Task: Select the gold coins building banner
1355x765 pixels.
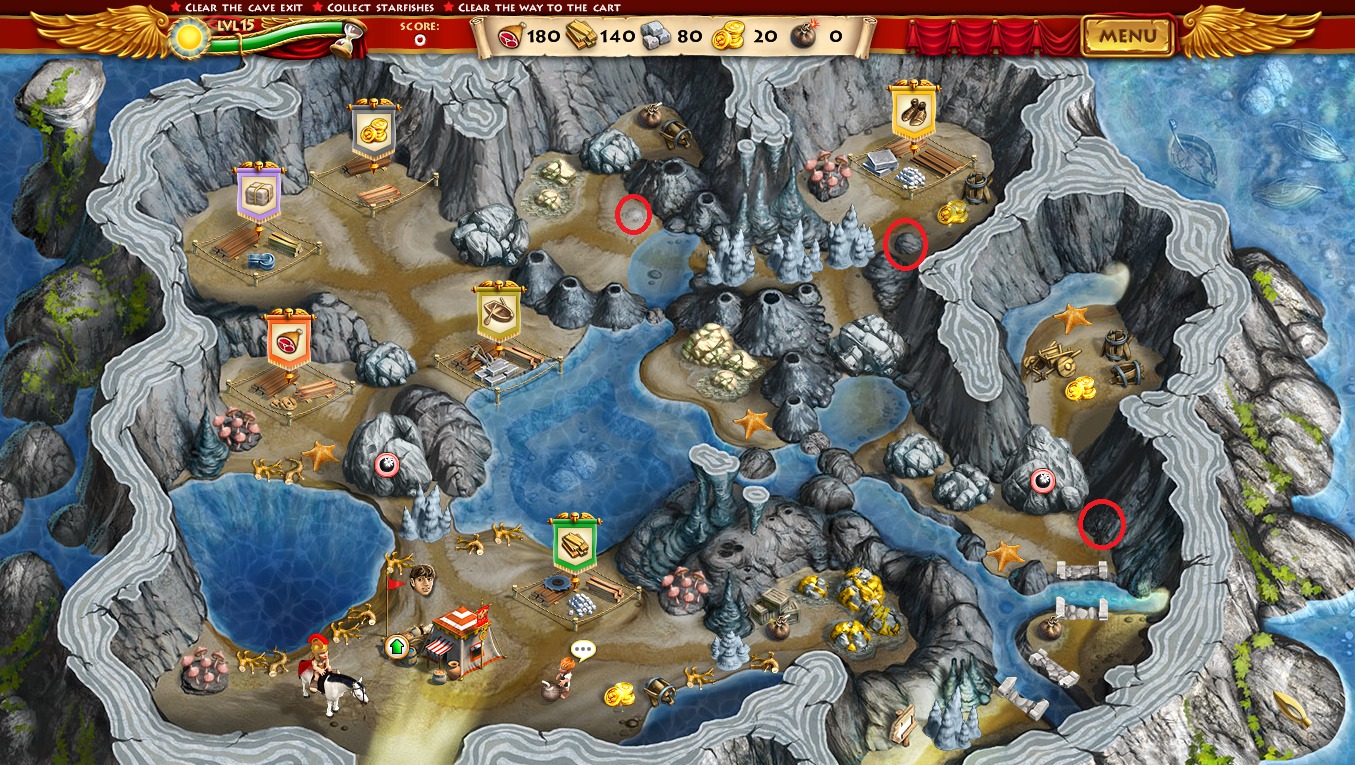Action: (374, 131)
